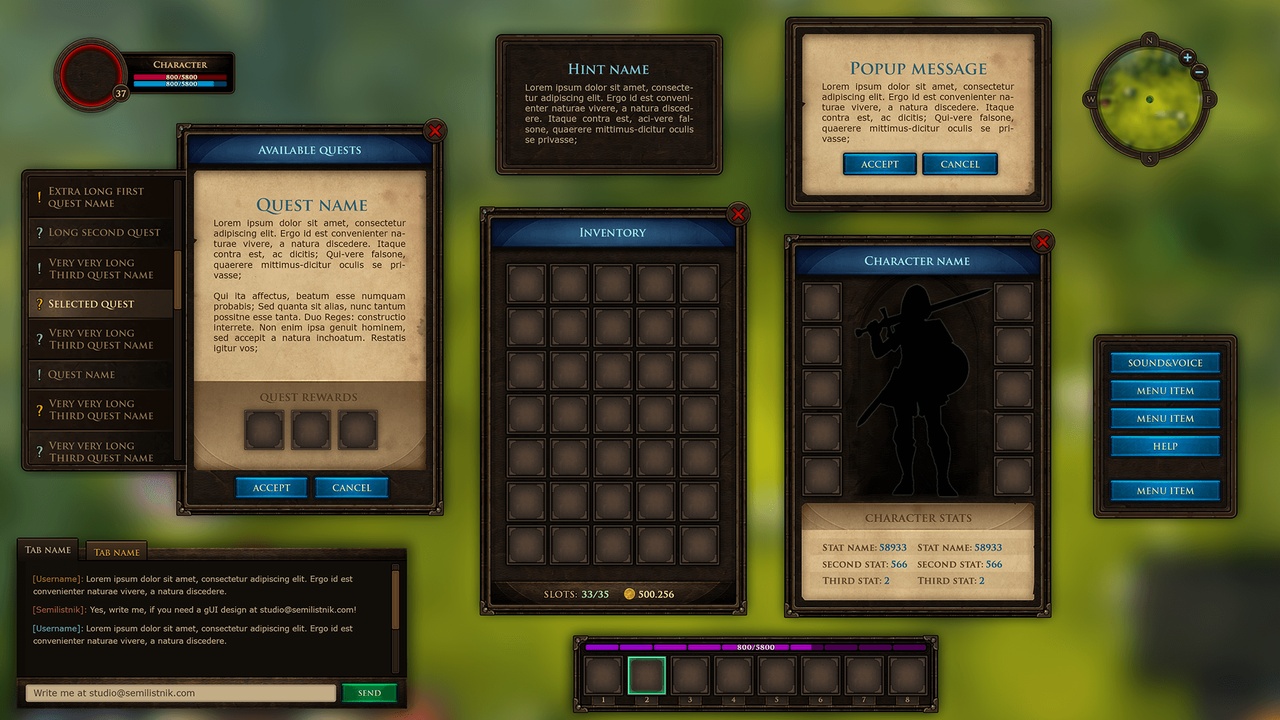Click the circular minimap
Viewport: 1280px width, 720px height.
[x=1149, y=100]
